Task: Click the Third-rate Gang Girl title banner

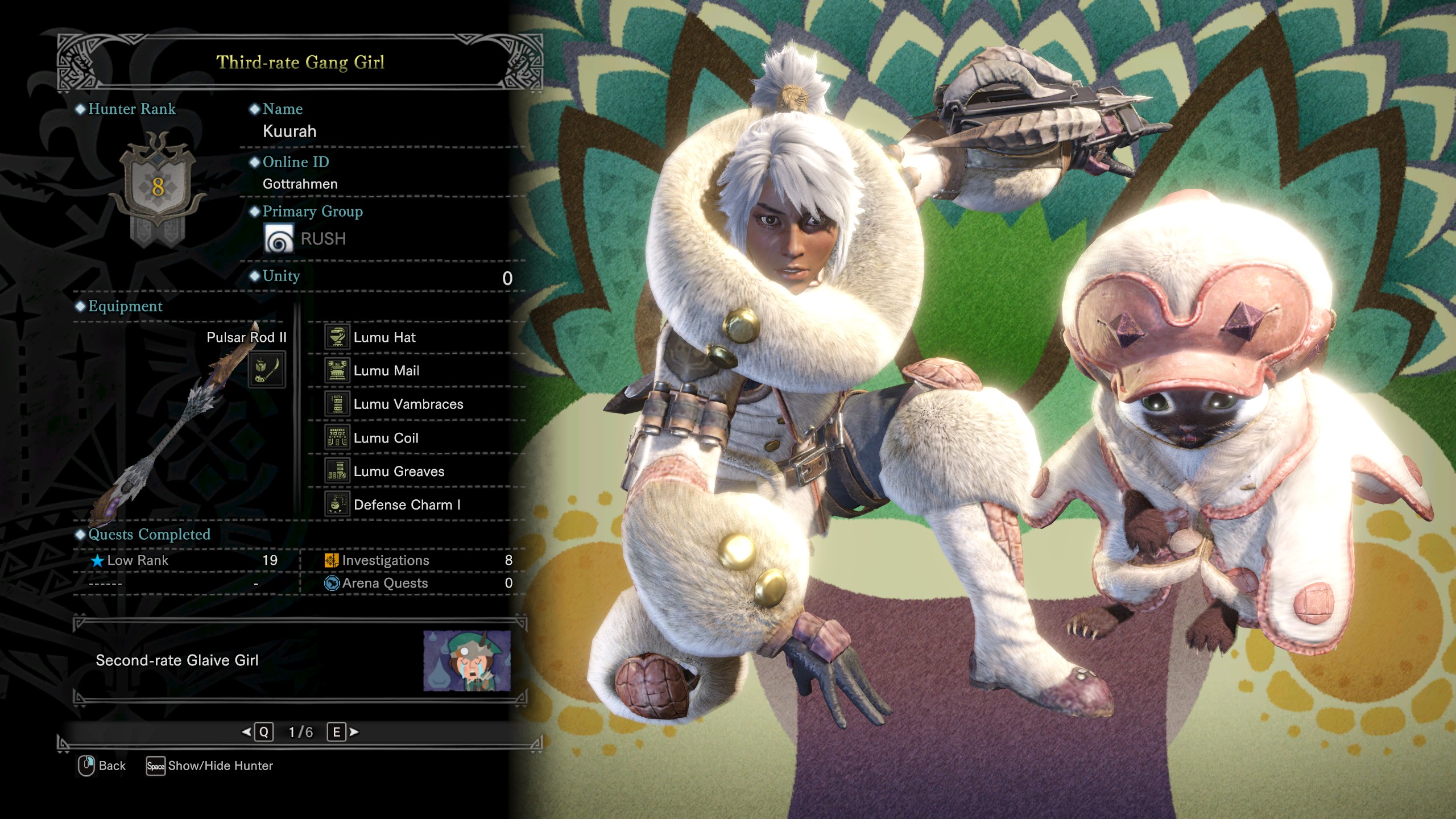Action: 300,62
